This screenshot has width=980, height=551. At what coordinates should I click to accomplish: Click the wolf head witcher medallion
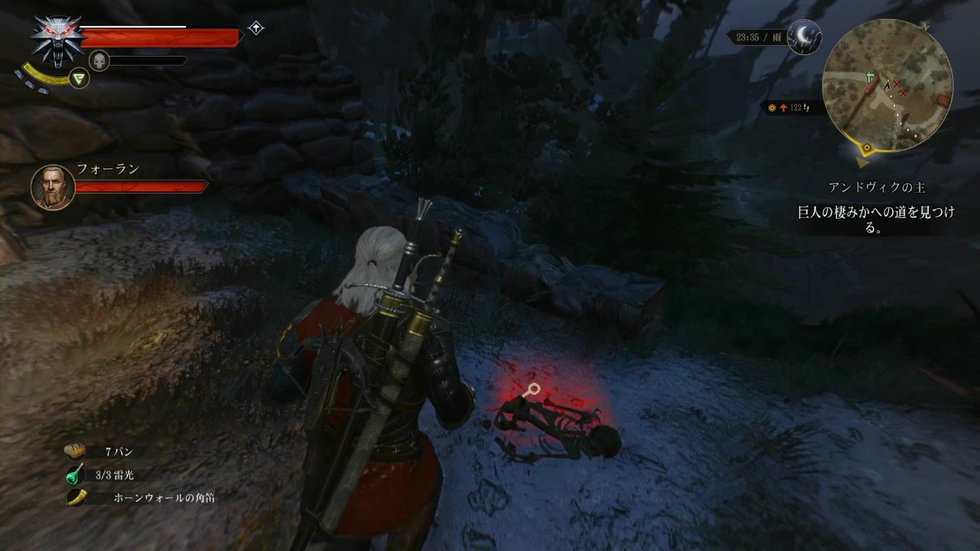coord(55,38)
